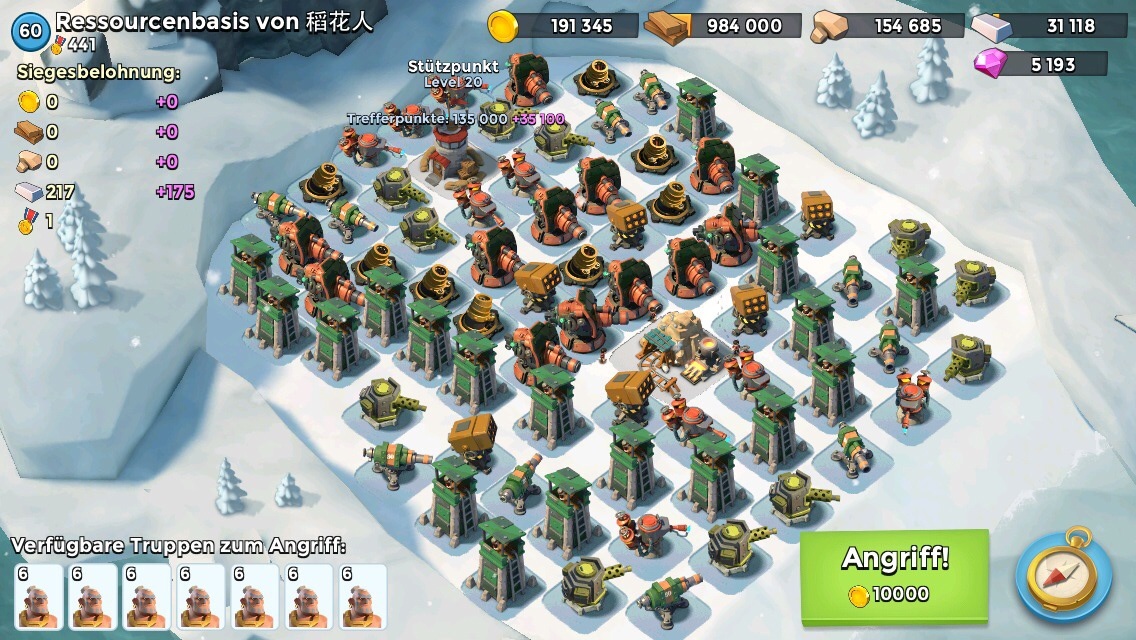Tap the level 60 player badge
Screen dimensions: 1136x640
(x=31, y=31)
